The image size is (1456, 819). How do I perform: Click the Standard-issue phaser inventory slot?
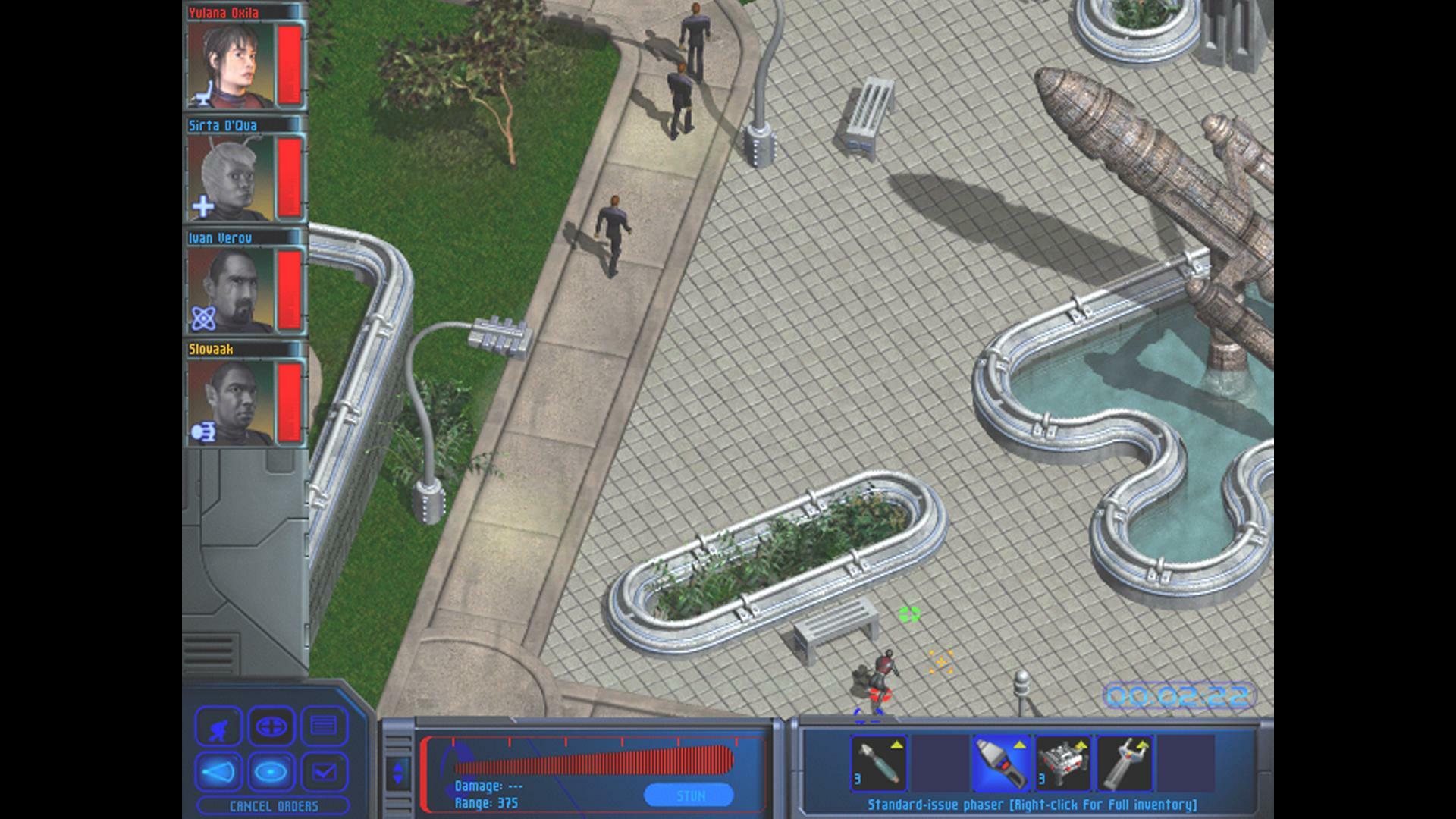tap(1001, 764)
